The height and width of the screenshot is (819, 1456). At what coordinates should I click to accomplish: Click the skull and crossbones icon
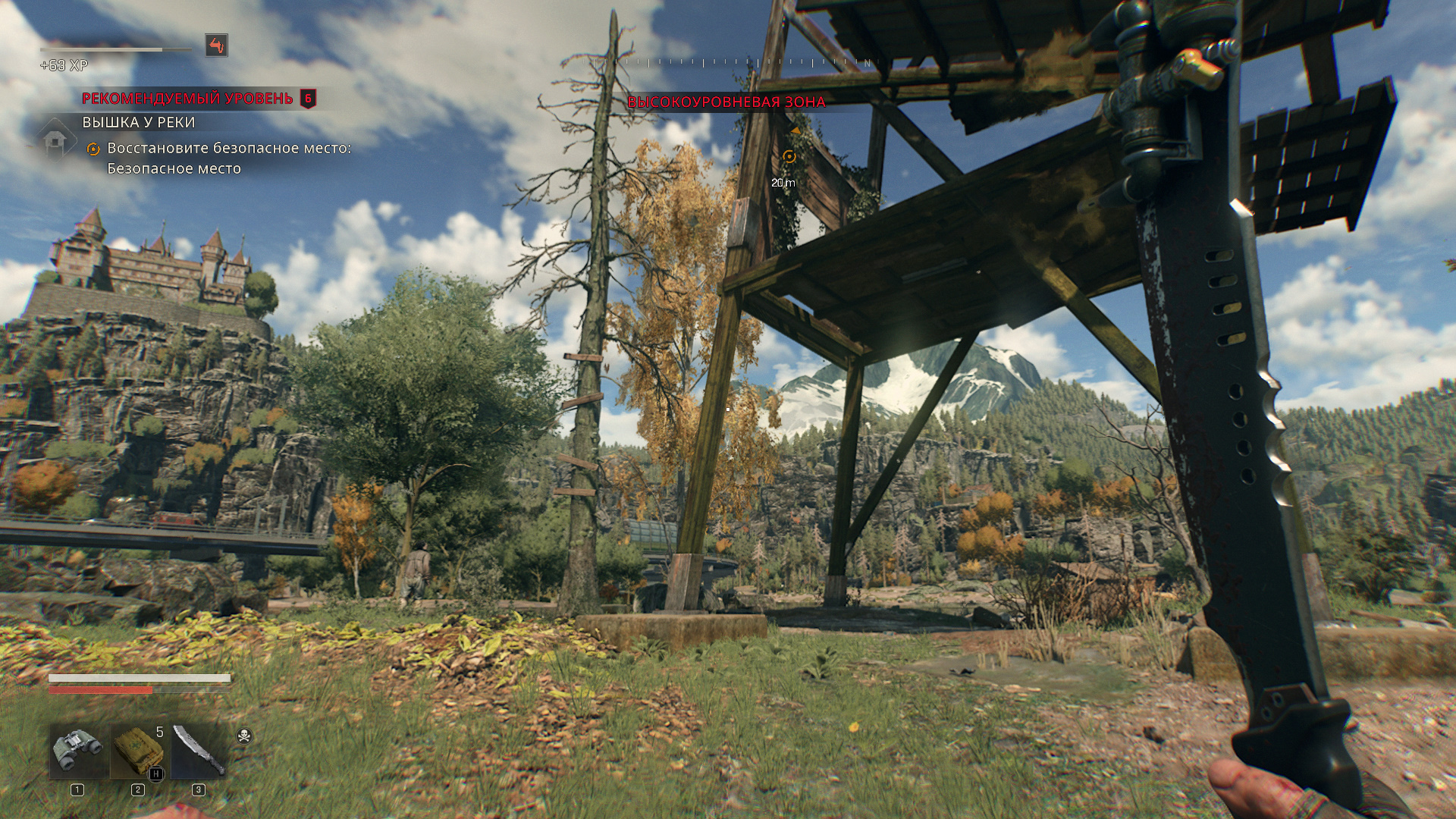pos(244,736)
